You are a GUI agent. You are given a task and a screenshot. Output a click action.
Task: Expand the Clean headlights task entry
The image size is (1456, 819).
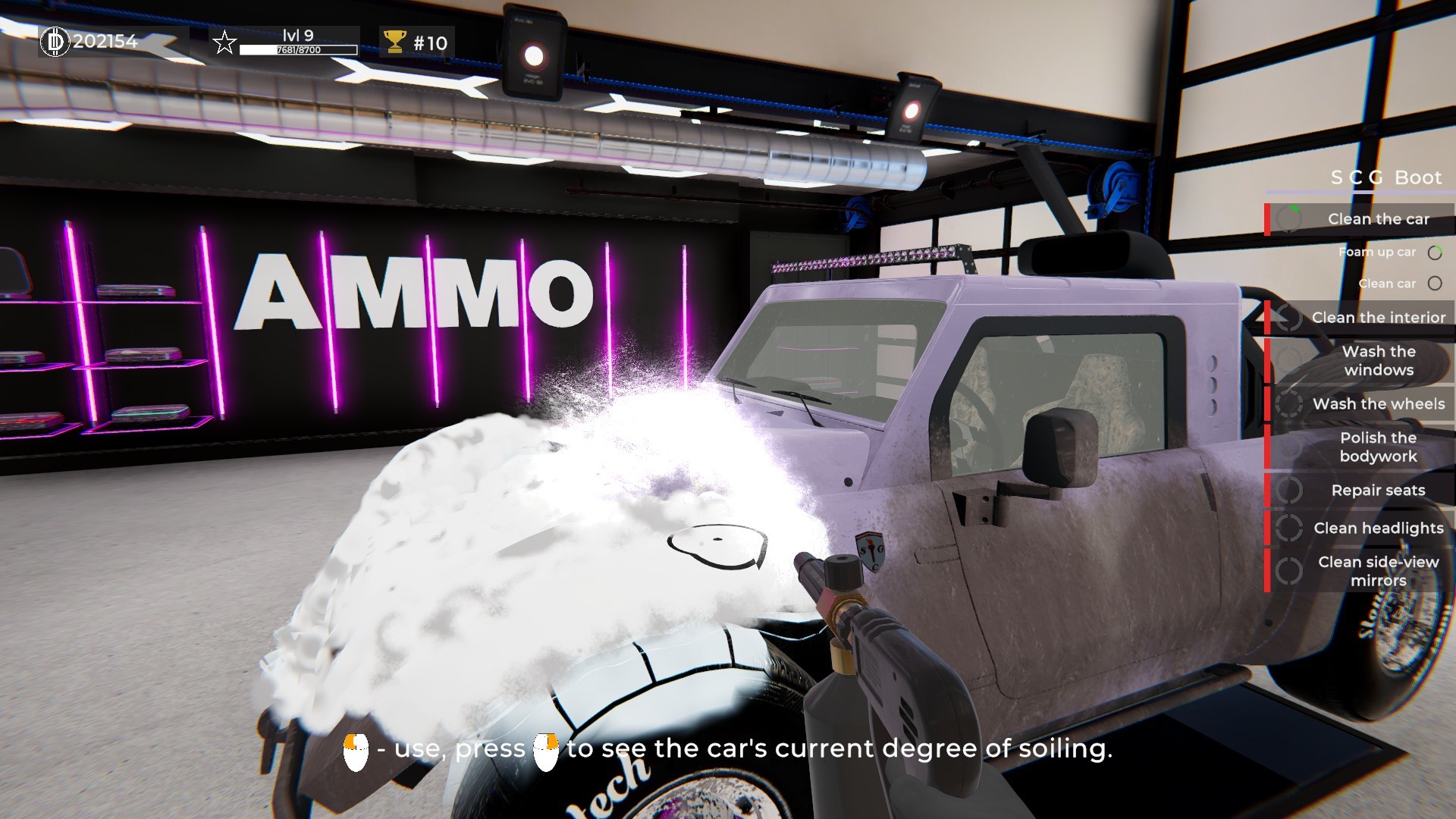click(1379, 528)
